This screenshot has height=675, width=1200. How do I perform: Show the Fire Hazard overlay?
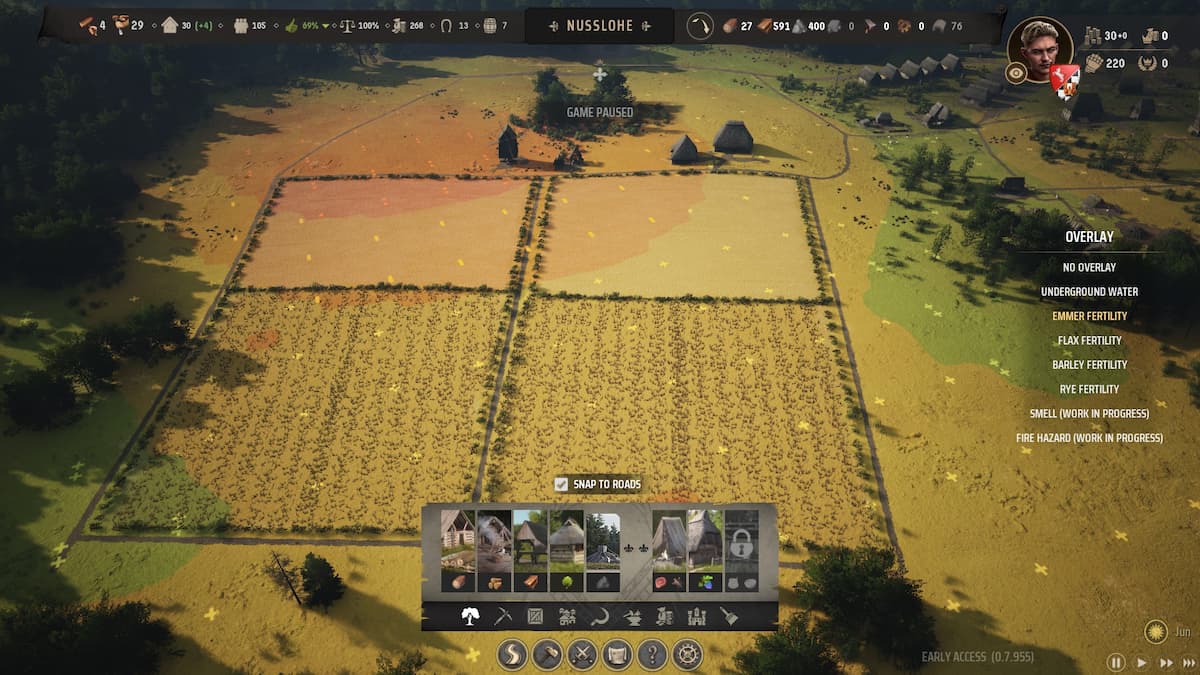(1089, 438)
